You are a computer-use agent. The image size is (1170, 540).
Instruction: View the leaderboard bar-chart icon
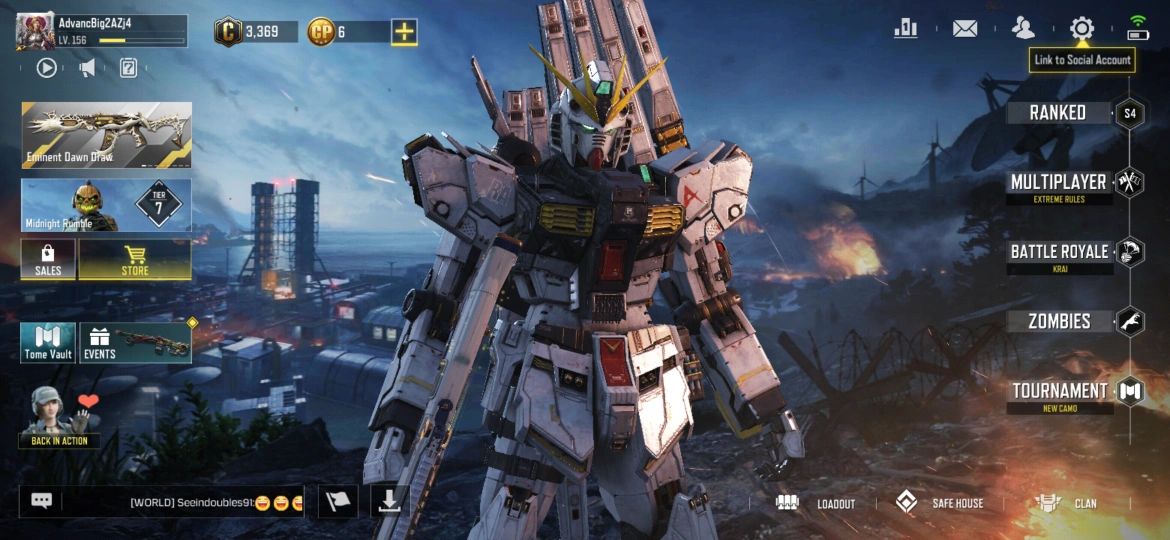[x=906, y=28]
